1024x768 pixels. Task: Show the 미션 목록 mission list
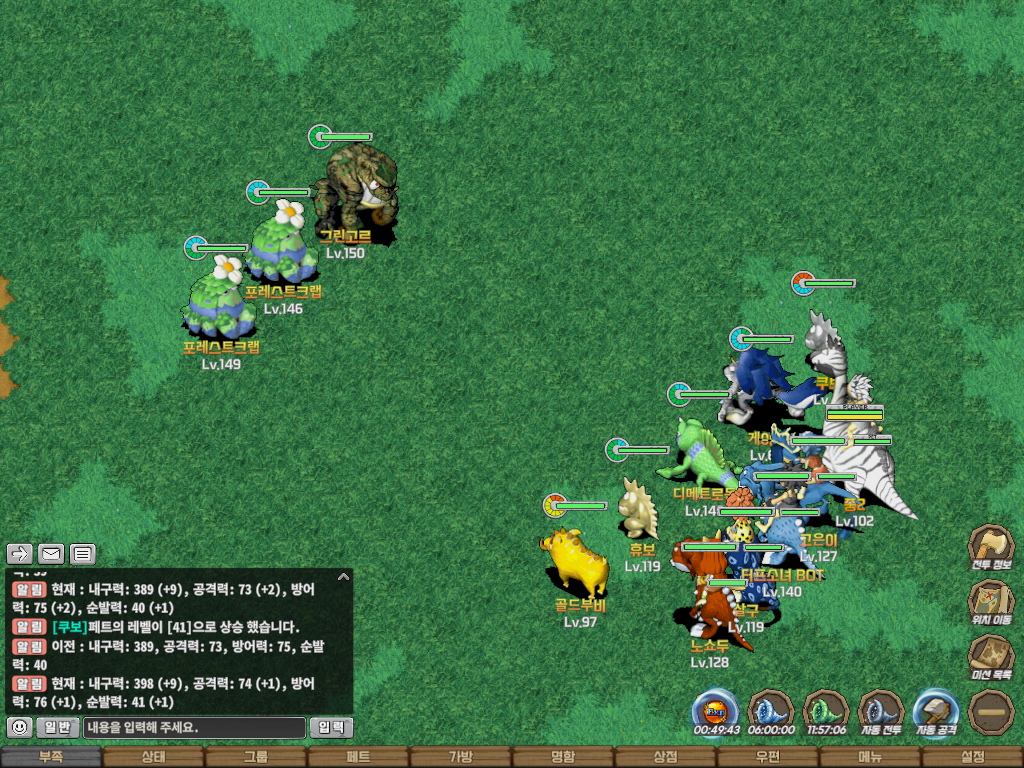(x=990, y=656)
